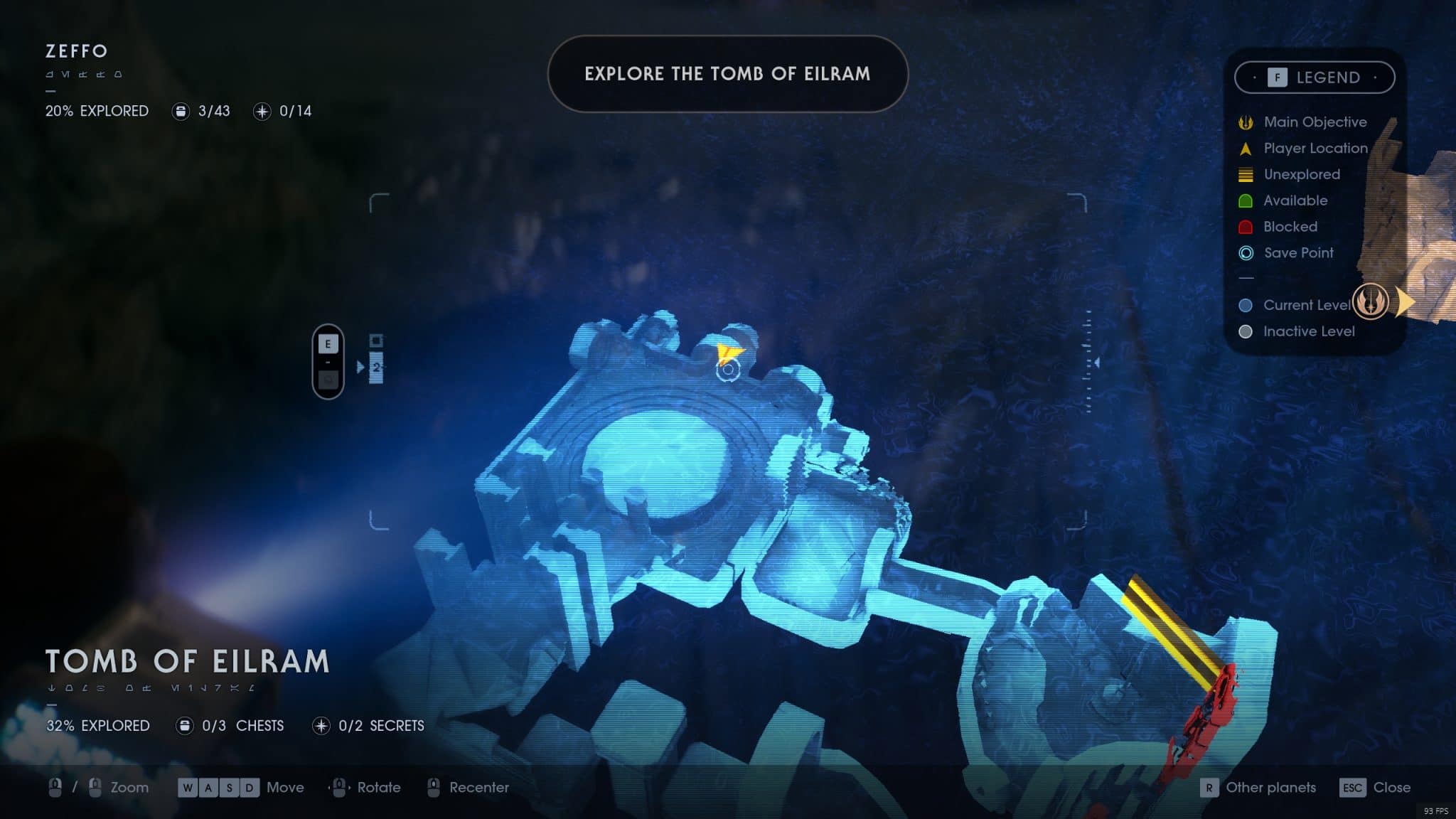Viewport: 1456px width, 819px height.
Task: Click the Recenter mouse icon in the bottom bar
Action: point(433,788)
